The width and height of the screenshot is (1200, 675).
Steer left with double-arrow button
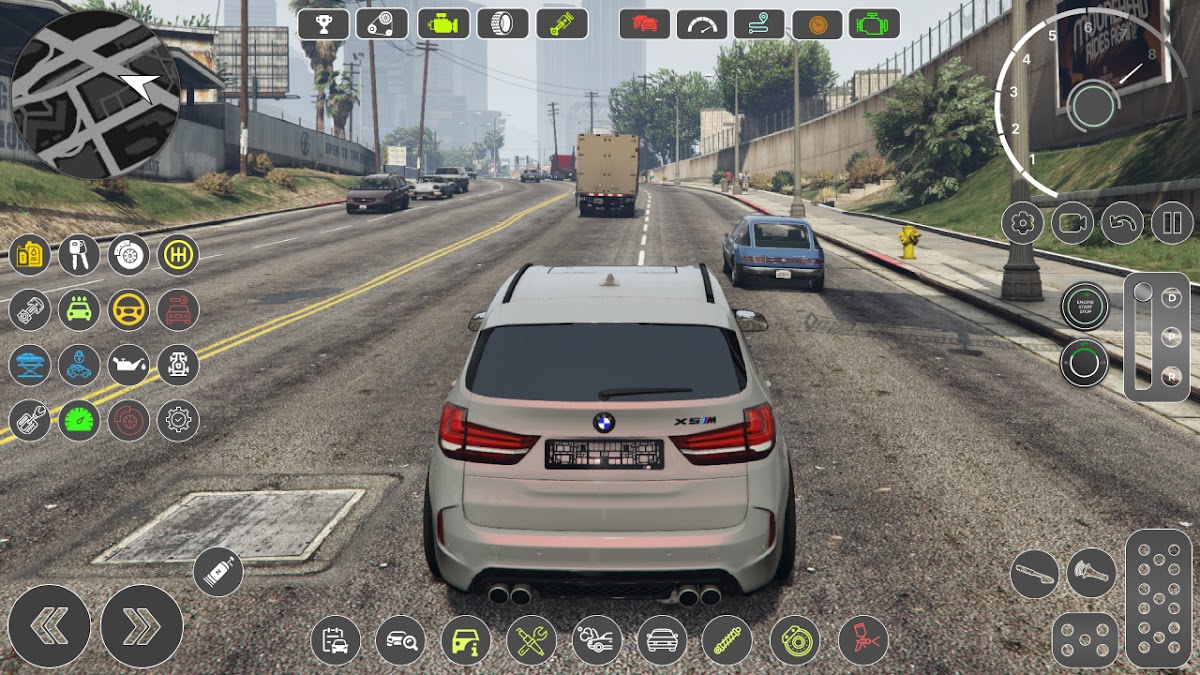[49, 626]
